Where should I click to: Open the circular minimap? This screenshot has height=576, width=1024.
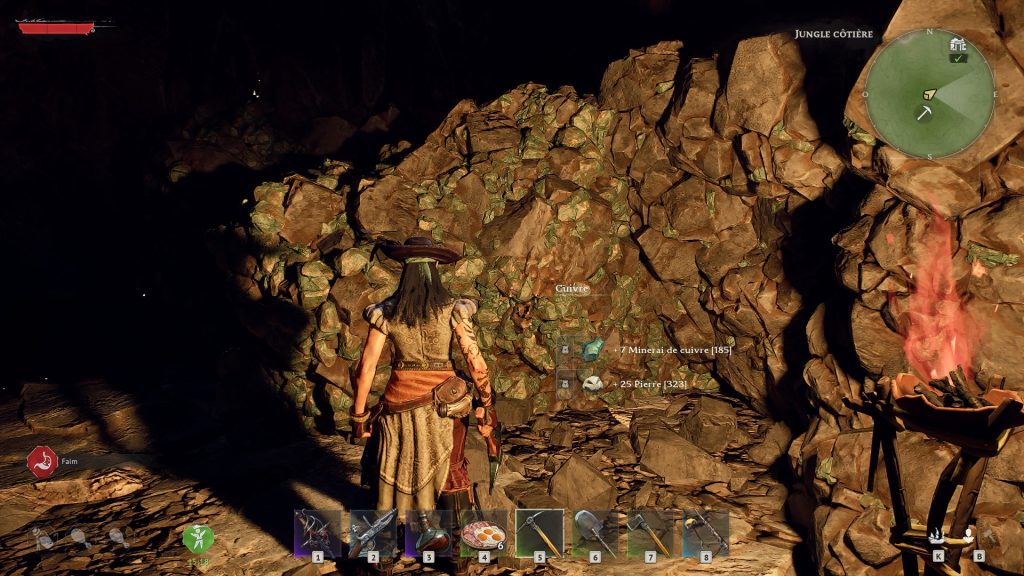tap(929, 93)
